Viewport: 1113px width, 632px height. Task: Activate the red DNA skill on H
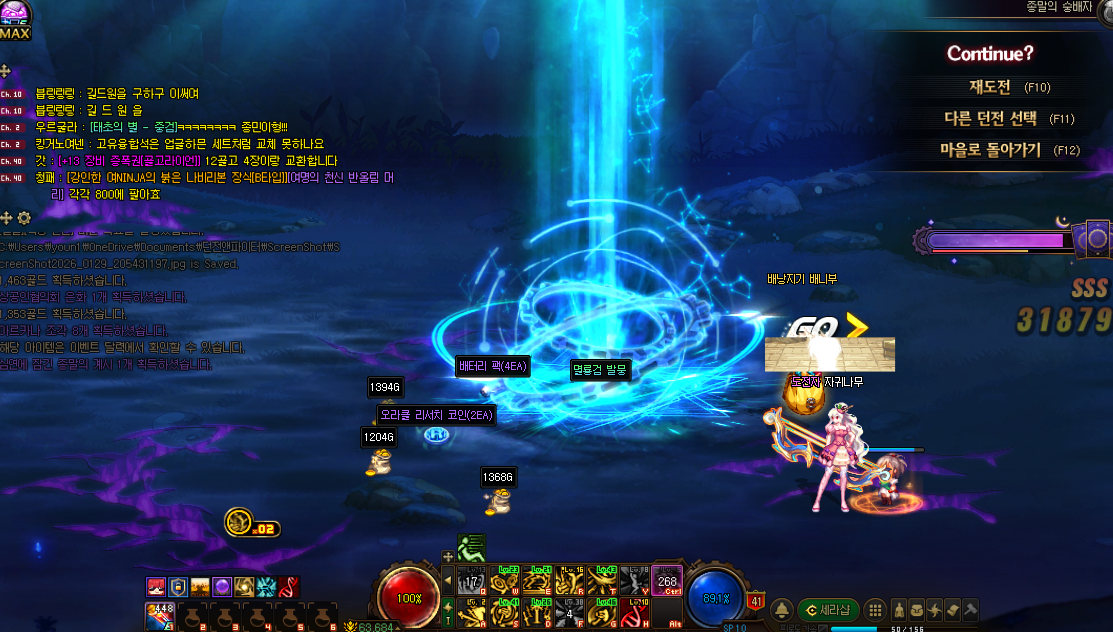tap(634, 610)
